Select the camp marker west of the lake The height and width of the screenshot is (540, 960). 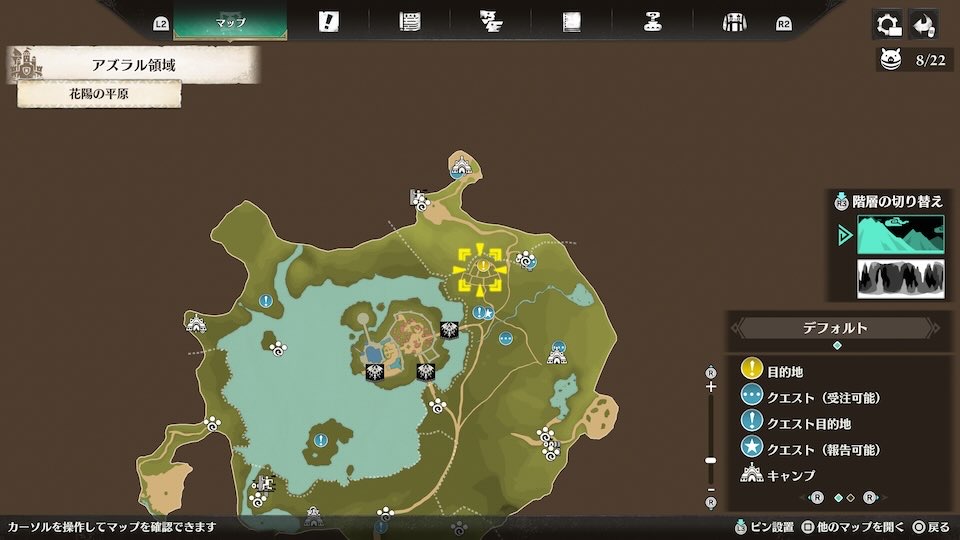pos(196,323)
